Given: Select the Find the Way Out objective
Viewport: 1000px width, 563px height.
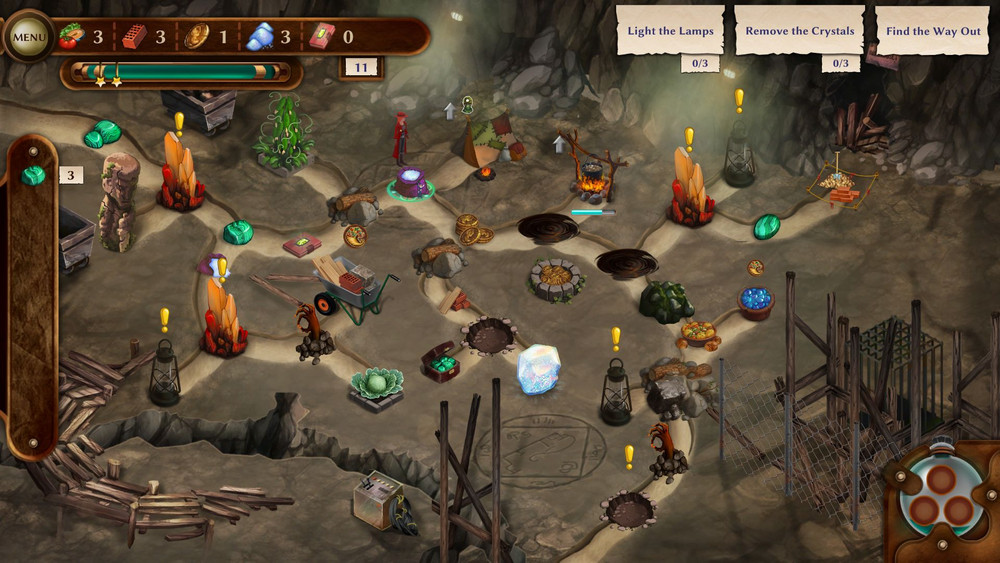Looking at the screenshot, I should [934, 31].
